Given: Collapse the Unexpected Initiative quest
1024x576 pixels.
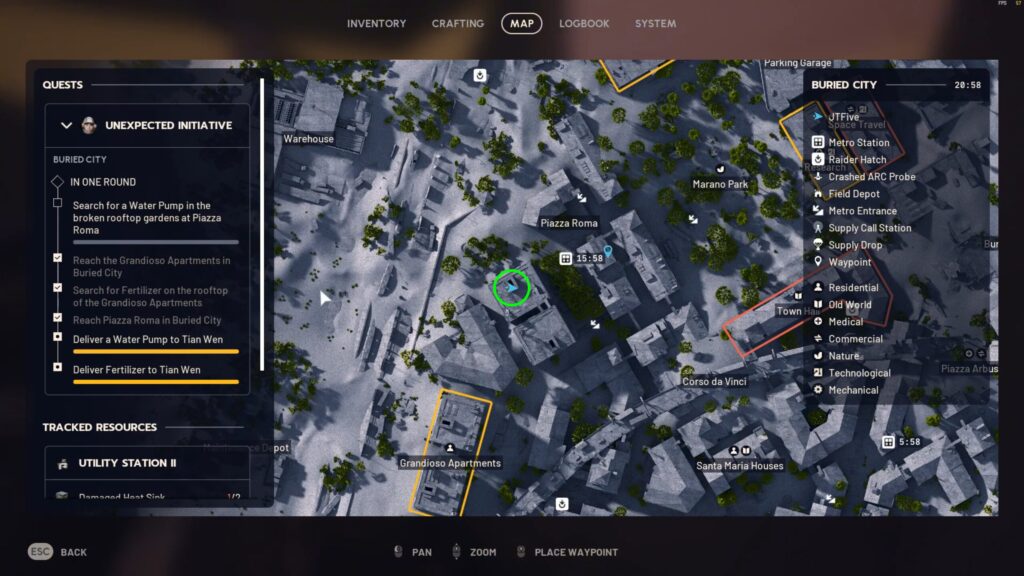Looking at the screenshot, I should click(67, 126).
